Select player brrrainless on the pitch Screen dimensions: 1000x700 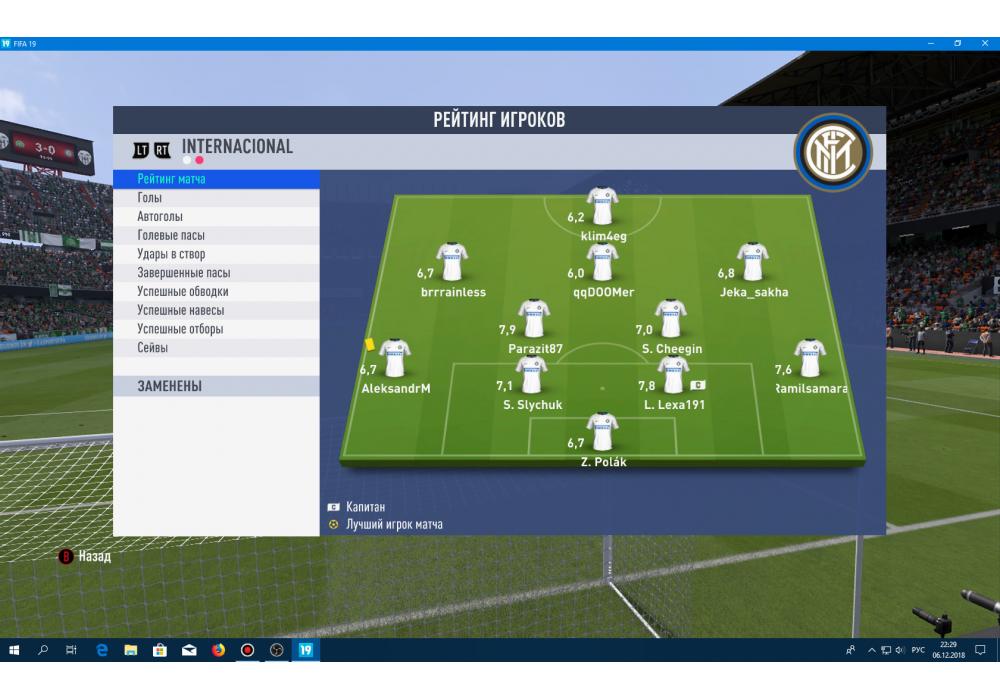point(452,264)
